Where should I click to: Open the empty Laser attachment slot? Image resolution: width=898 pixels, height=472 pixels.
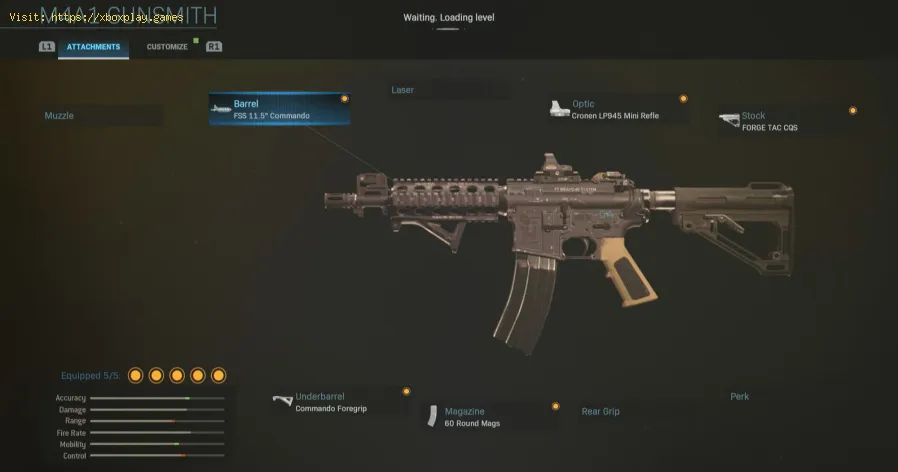click(x=440, y=90)
